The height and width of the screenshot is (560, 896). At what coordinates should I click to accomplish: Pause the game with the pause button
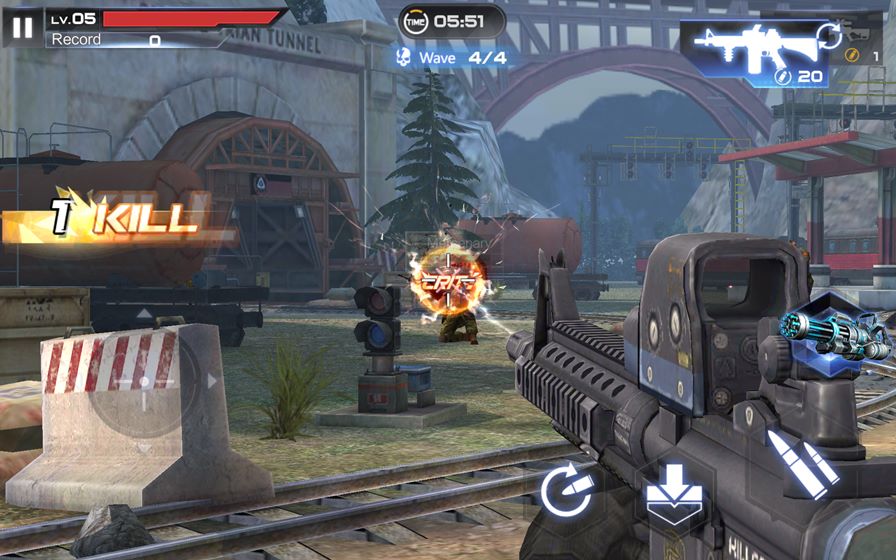[21, 26]
